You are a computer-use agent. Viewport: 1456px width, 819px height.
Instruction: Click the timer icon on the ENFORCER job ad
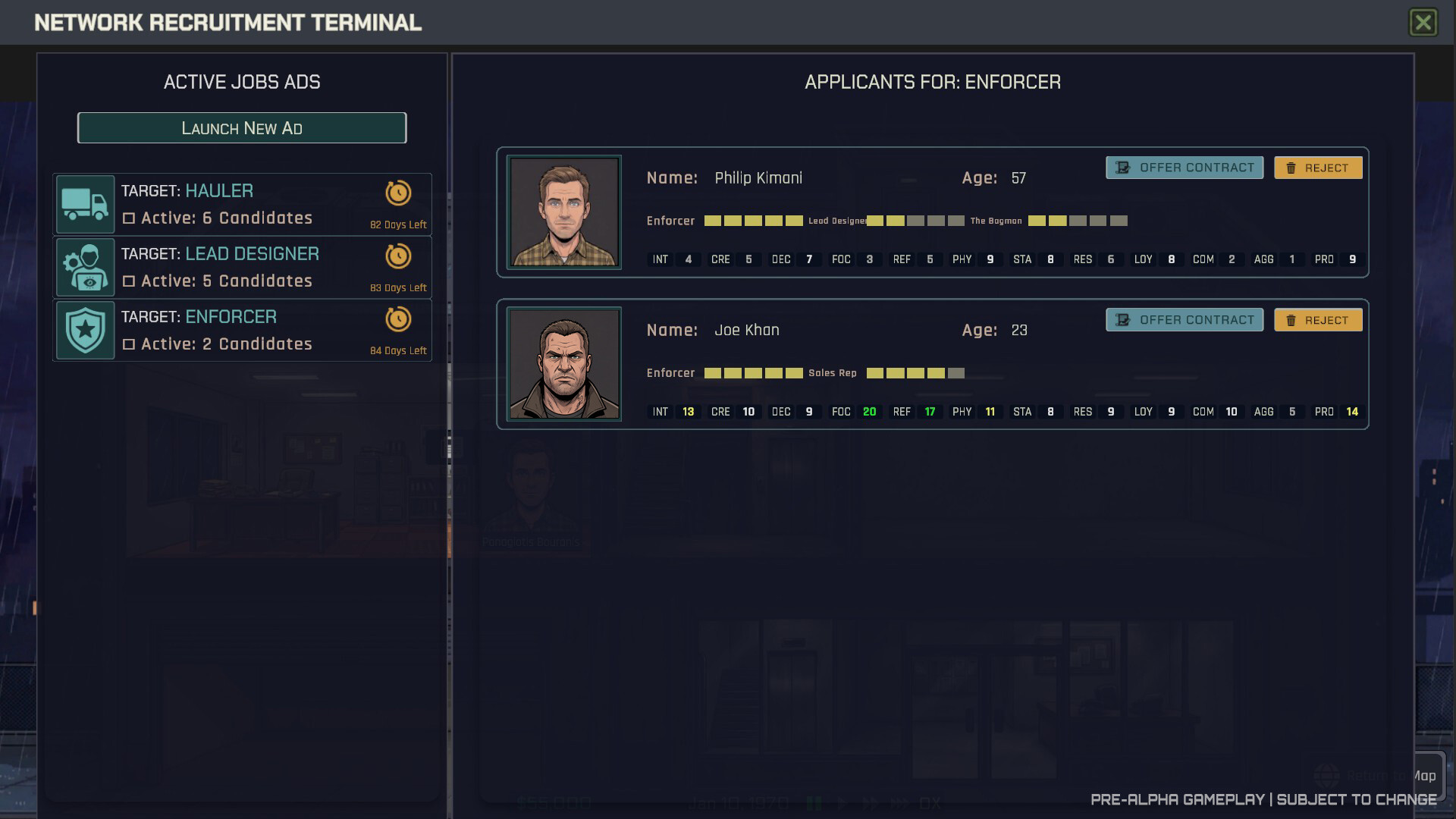pos(400,319)
